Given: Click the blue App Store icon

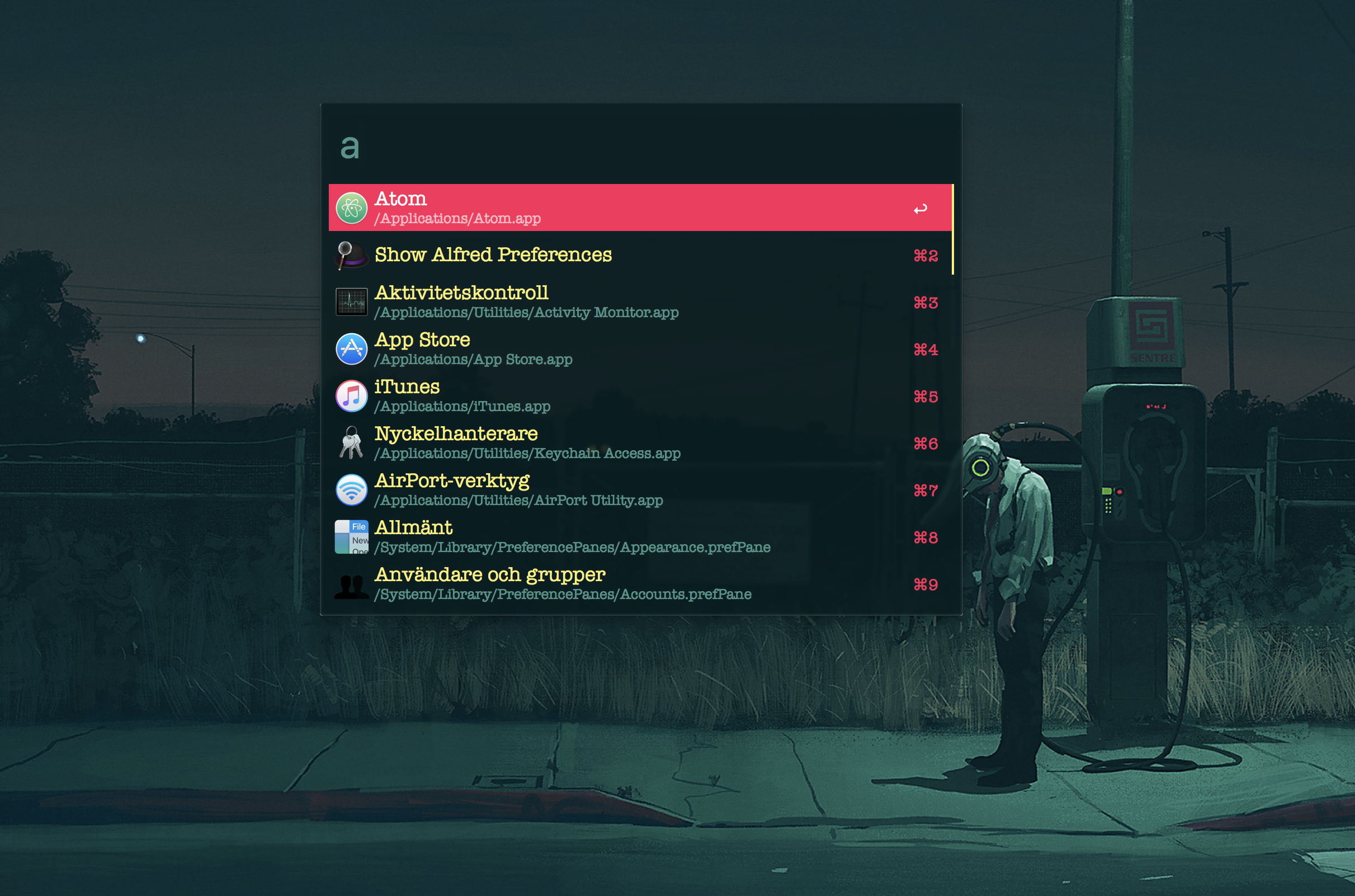Looking at the screenshot, I should tap(351, 348).
